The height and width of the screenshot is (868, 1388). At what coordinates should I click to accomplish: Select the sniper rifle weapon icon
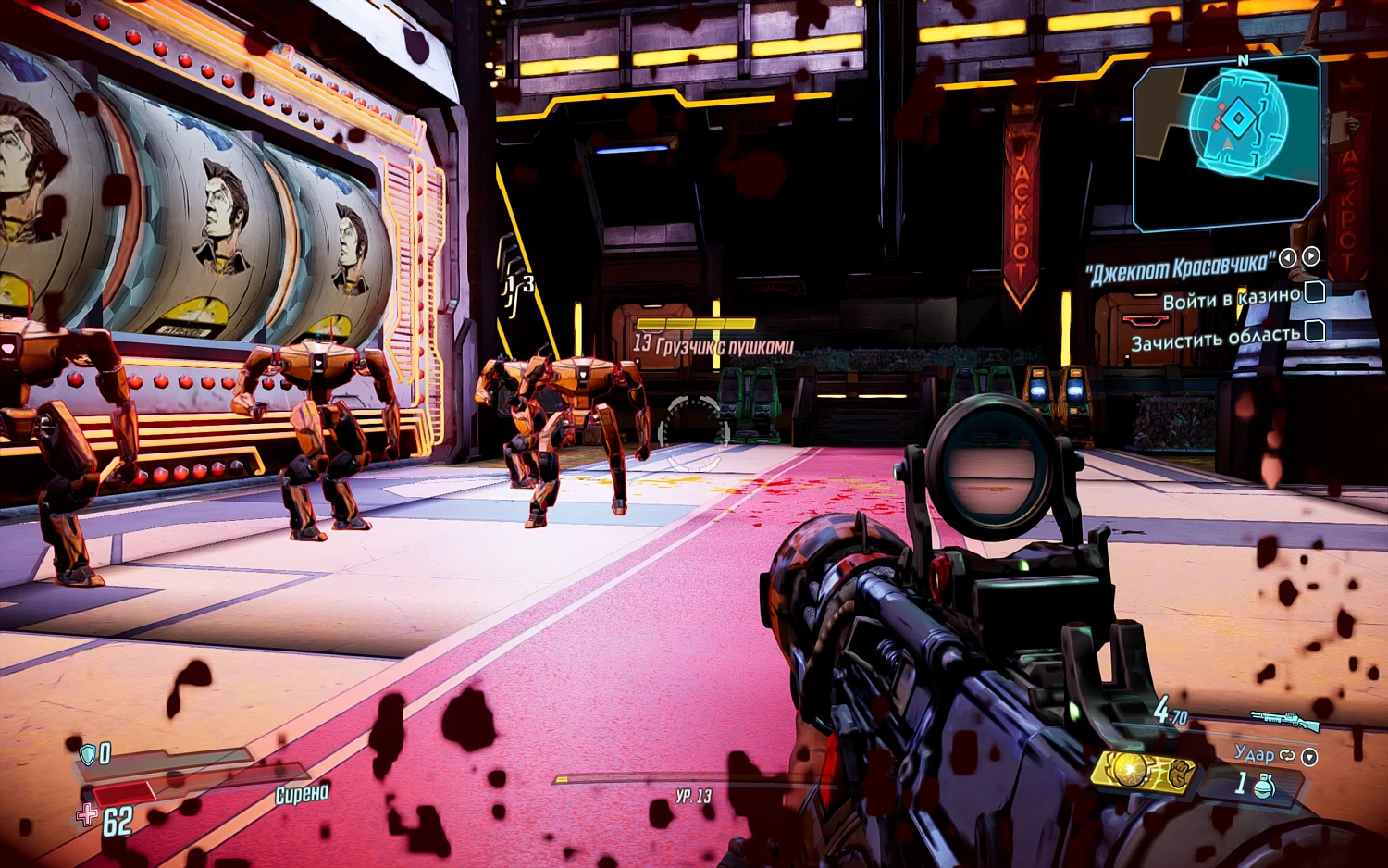1286,719
